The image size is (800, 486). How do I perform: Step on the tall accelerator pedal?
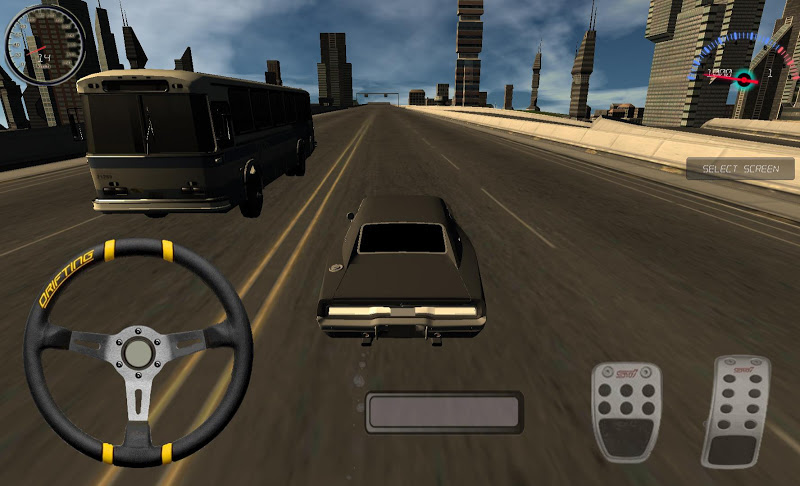[735, 411]
